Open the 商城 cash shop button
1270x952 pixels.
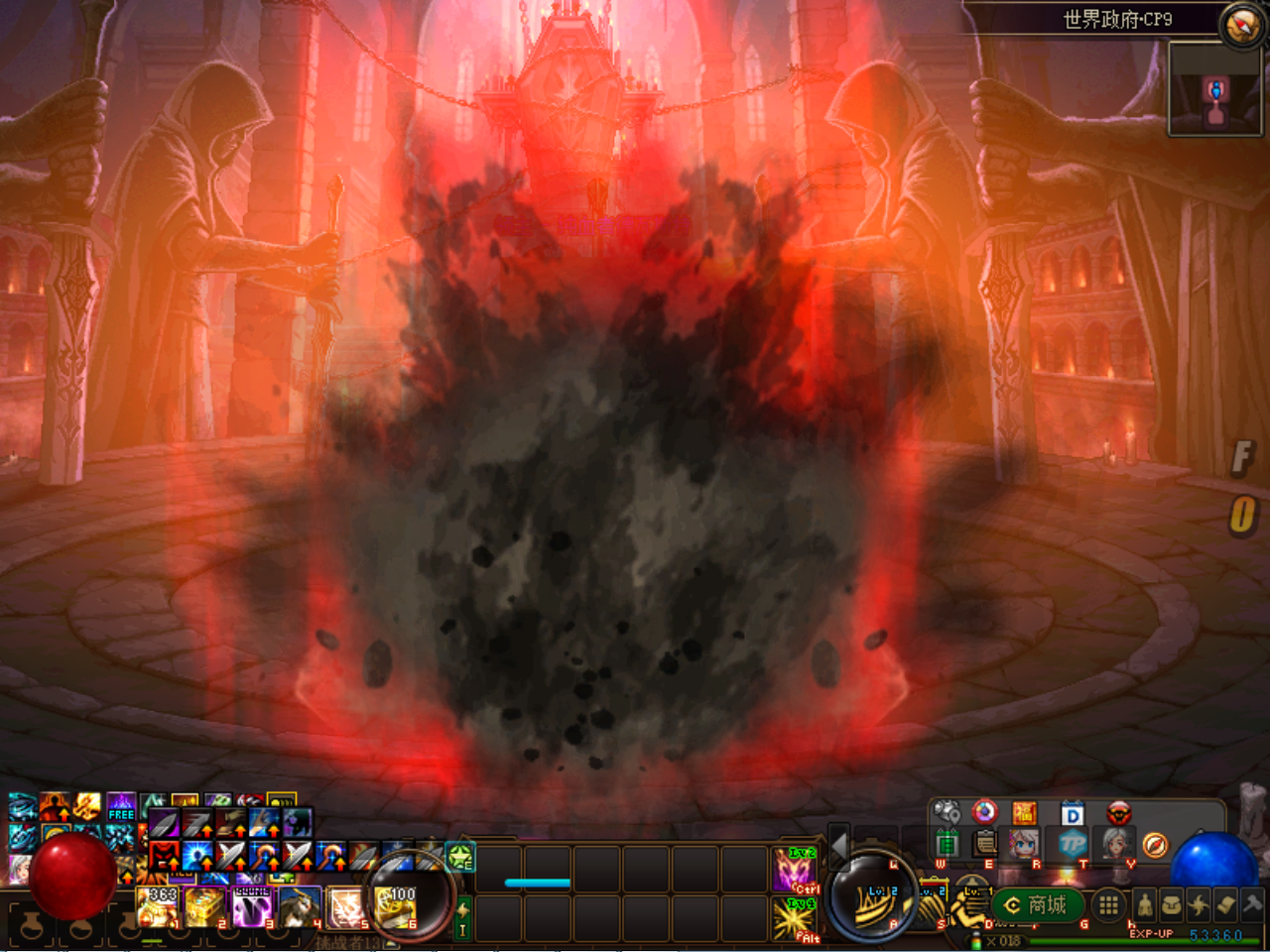pos(1037,905)
